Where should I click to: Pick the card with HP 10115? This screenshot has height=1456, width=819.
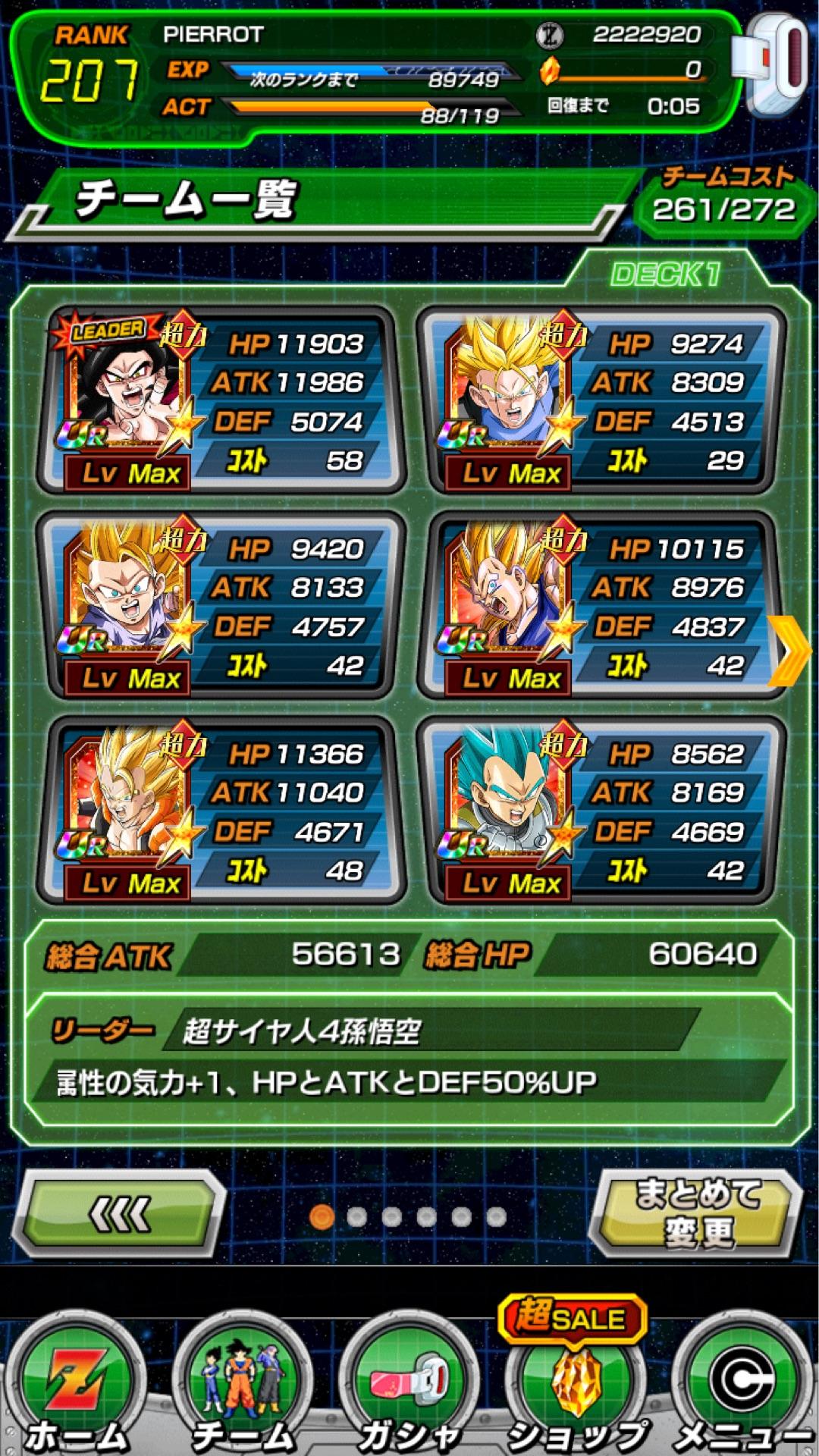click(601, 605)
